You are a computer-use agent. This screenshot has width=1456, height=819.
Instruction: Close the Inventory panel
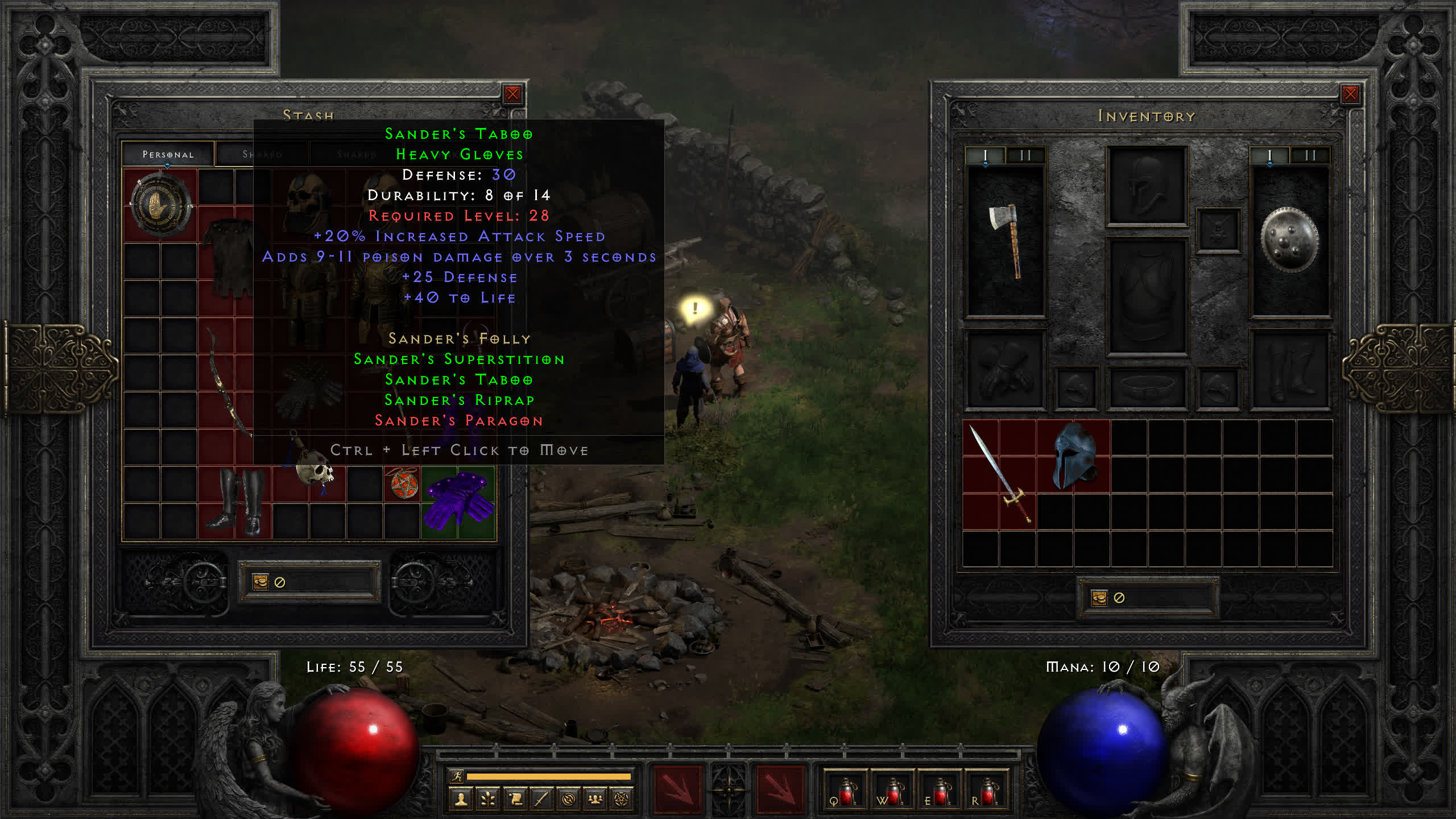click(1350, 94)
